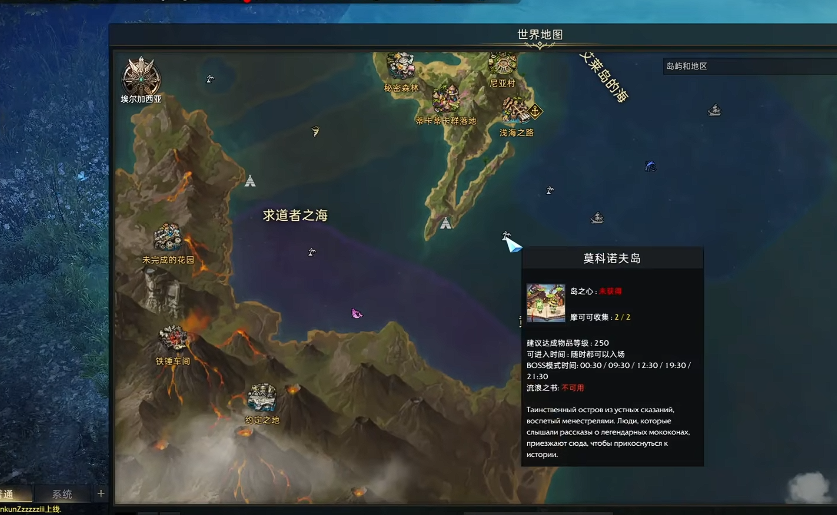Add a new chat tab with the plus button
Viewport: 837px width, 515px height.
[x=100, y=494]
